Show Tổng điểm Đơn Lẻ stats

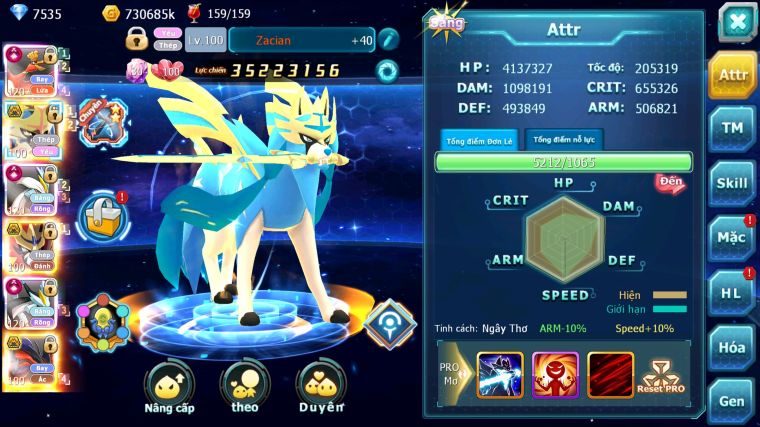click(480, 141)
